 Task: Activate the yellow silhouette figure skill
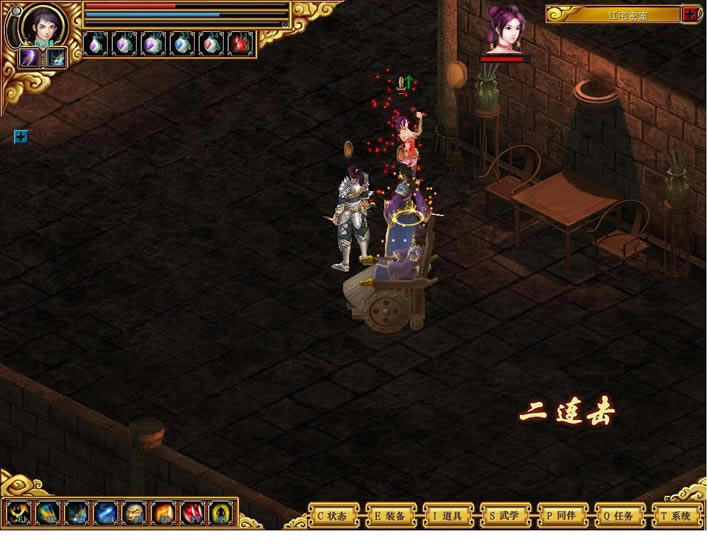click(x=220, y=514)
